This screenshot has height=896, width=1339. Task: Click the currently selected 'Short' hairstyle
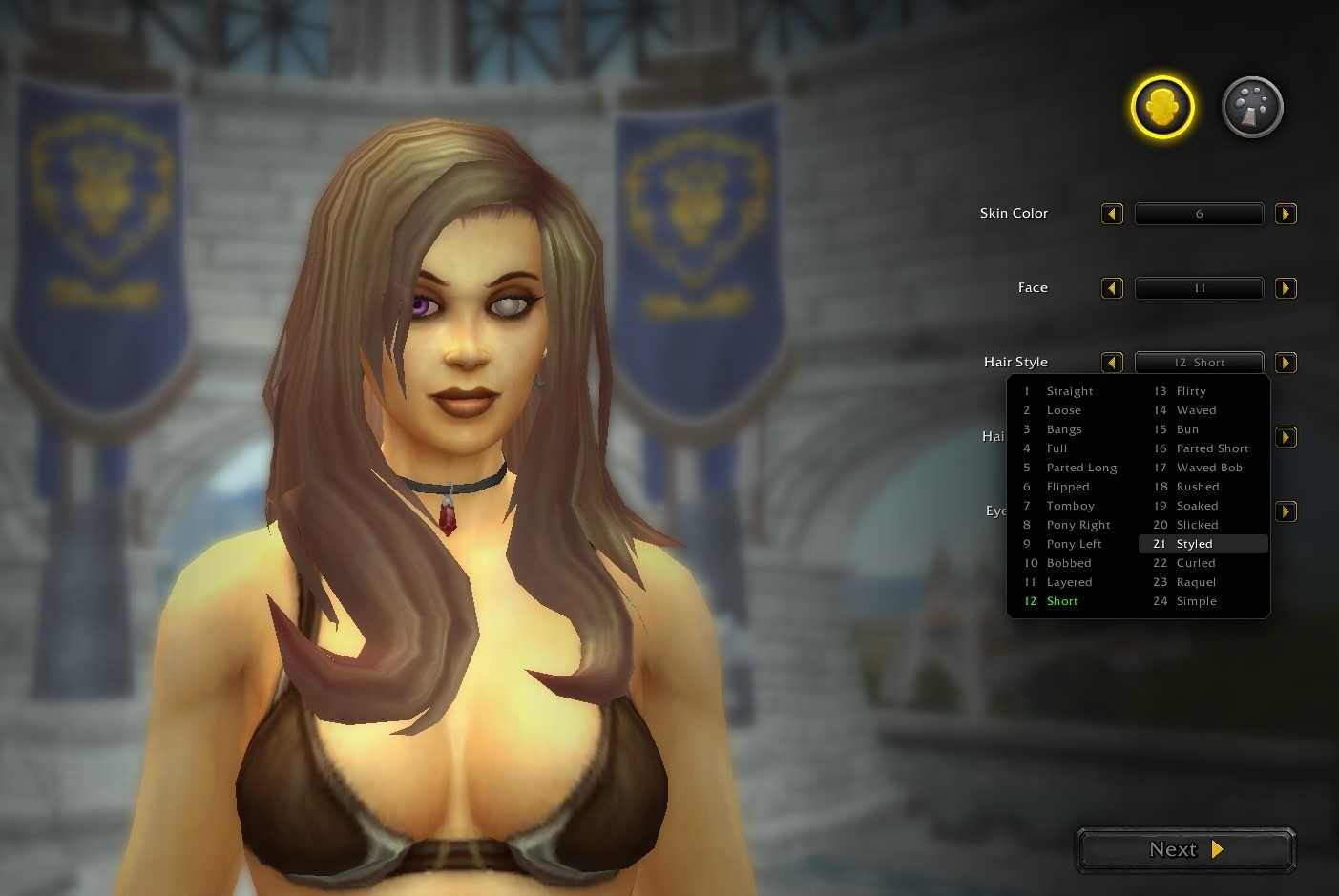[x=1062, y=600]
